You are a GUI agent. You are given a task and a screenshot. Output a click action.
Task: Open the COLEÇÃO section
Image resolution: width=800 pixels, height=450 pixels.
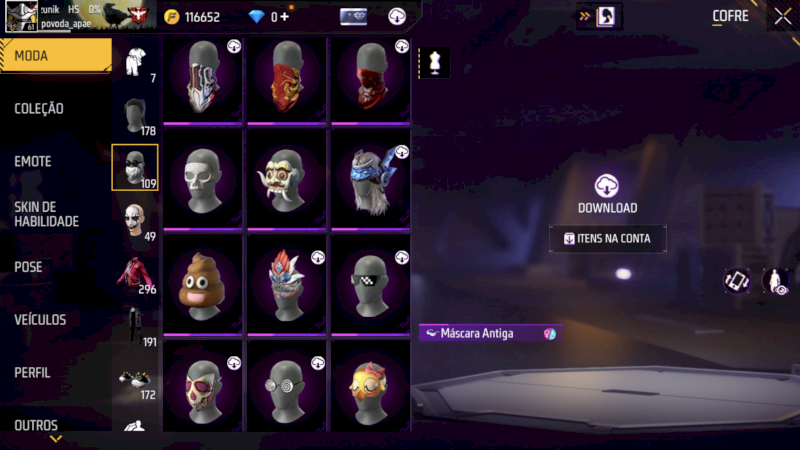point(40,109)
